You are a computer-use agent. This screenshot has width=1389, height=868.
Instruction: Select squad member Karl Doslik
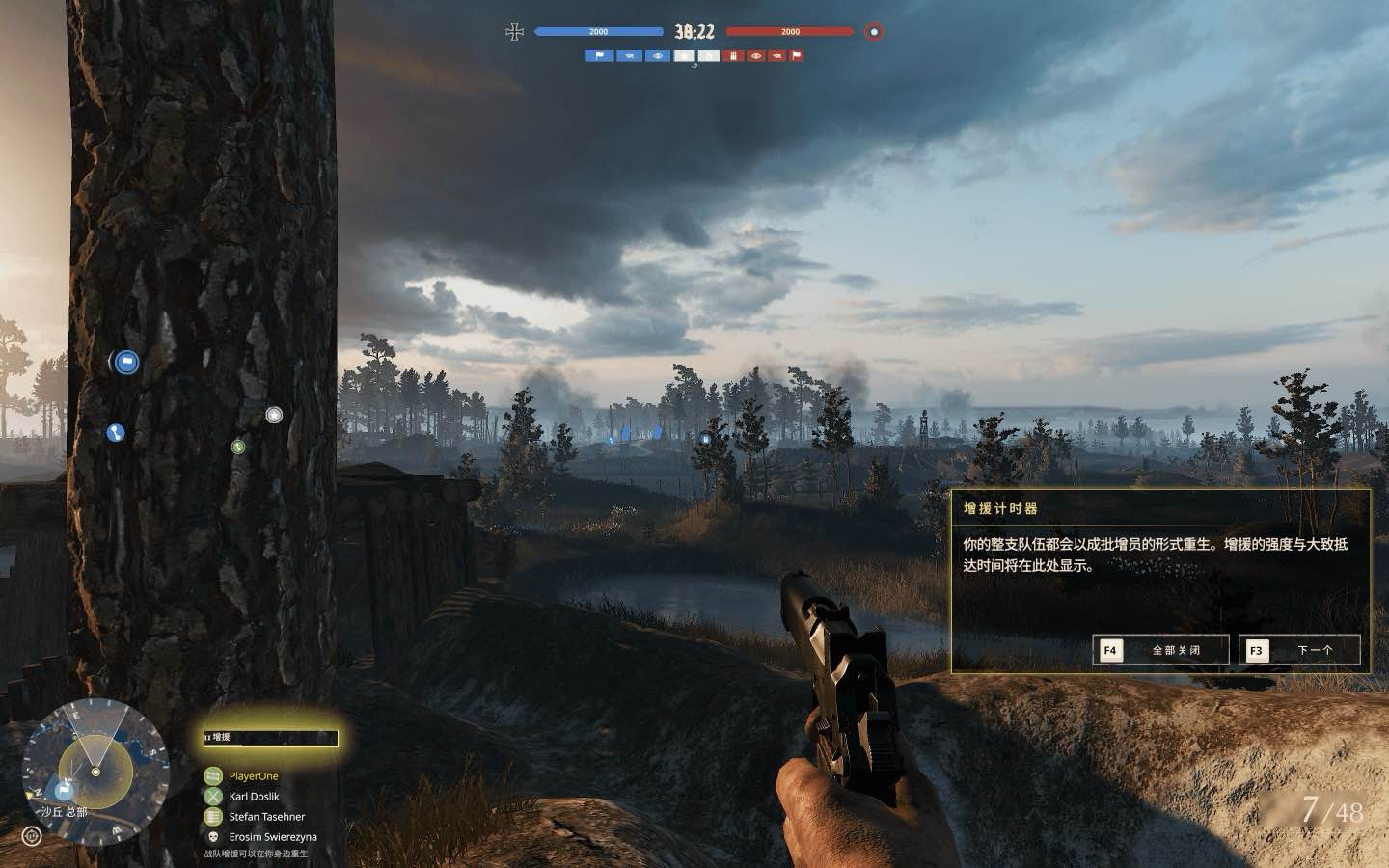pyautogui.click(x=254, y=797)
